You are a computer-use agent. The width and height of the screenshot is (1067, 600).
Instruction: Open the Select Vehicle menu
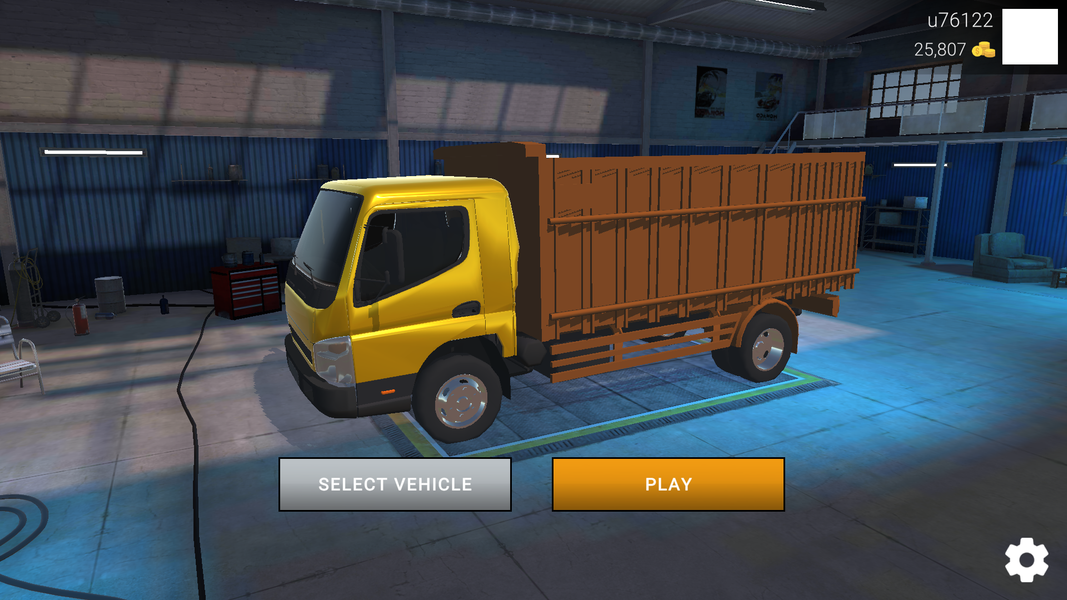pos(395,485)
